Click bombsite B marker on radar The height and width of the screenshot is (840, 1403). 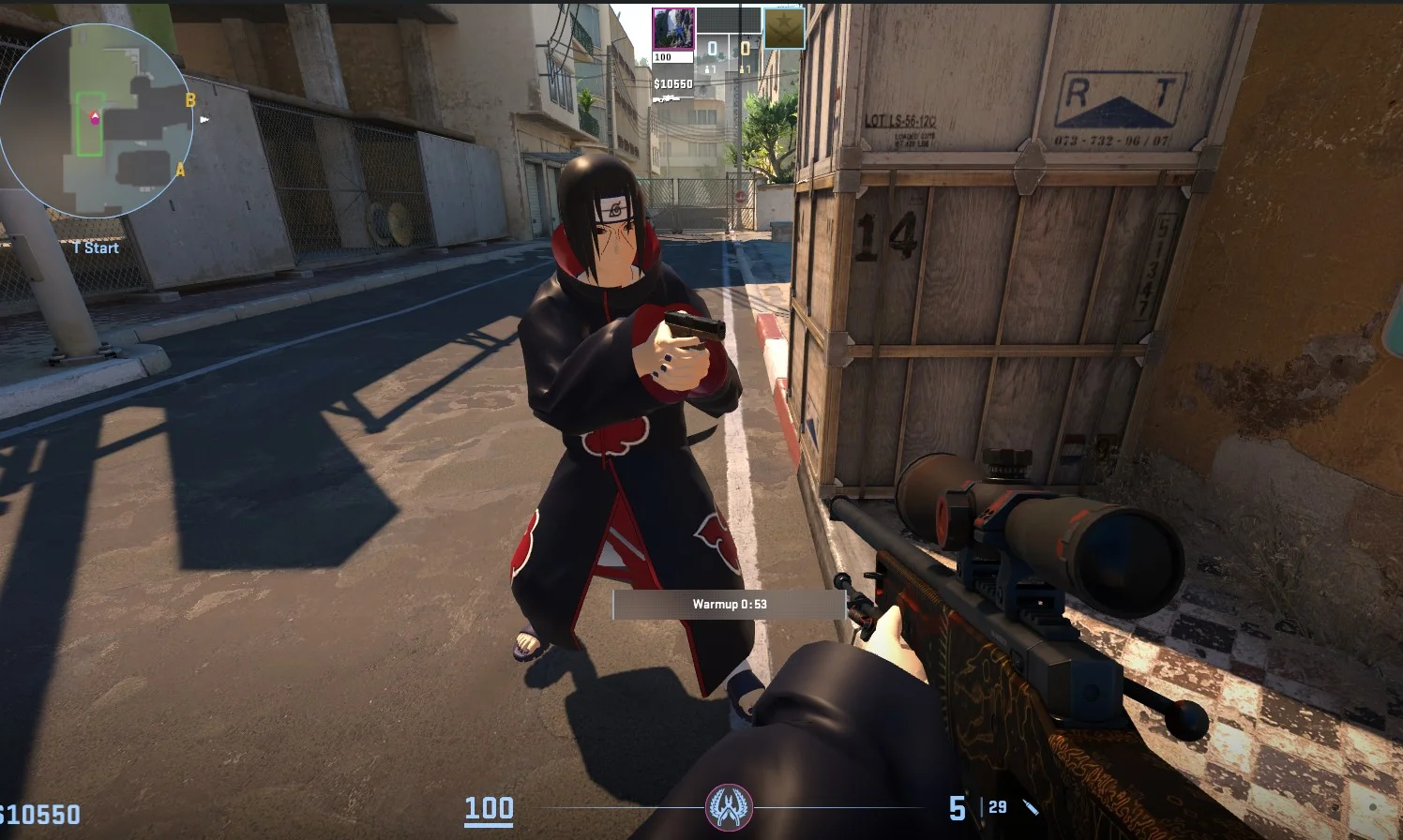190,100
